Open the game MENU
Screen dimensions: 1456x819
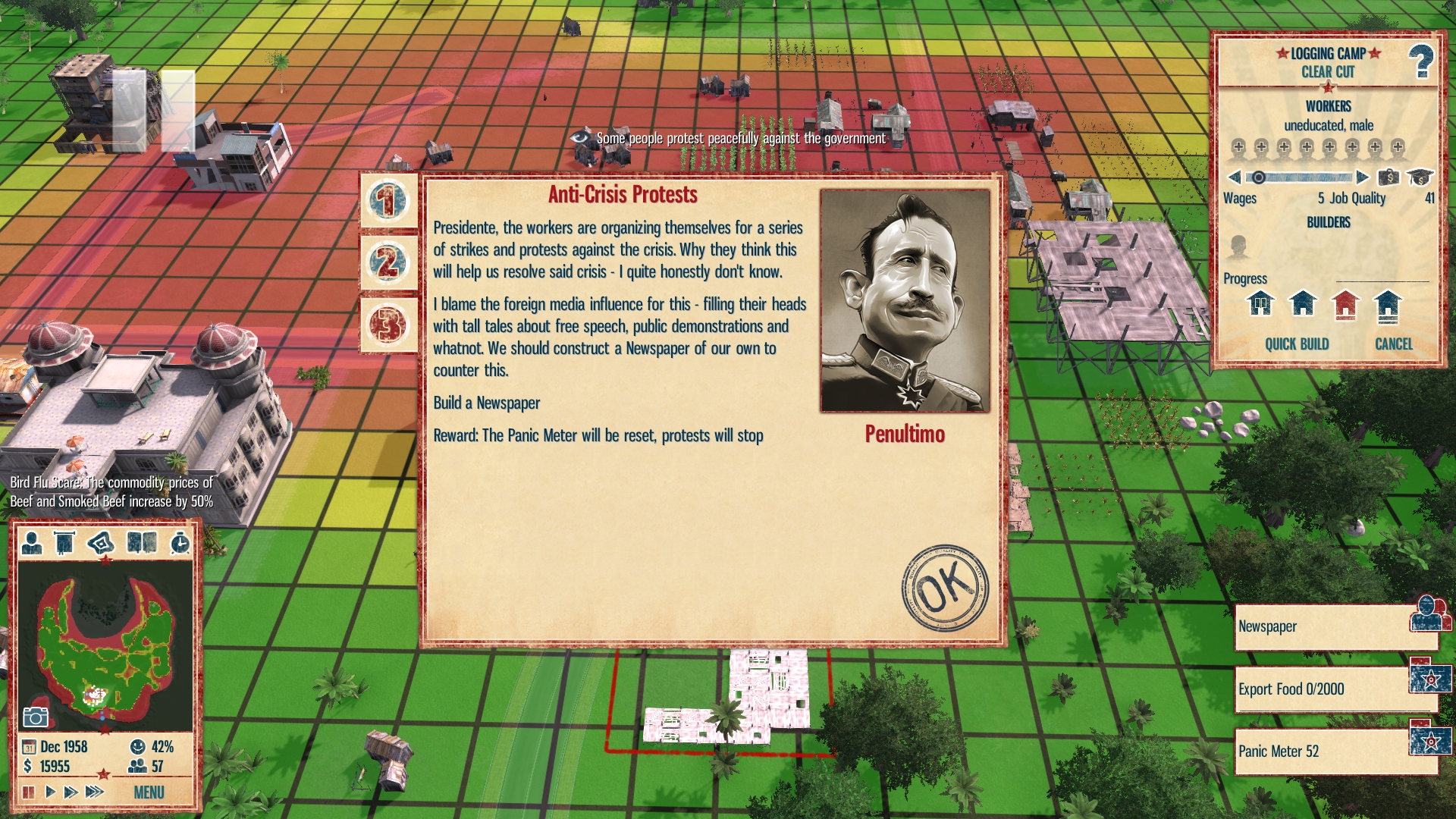(x=149, y=792)
